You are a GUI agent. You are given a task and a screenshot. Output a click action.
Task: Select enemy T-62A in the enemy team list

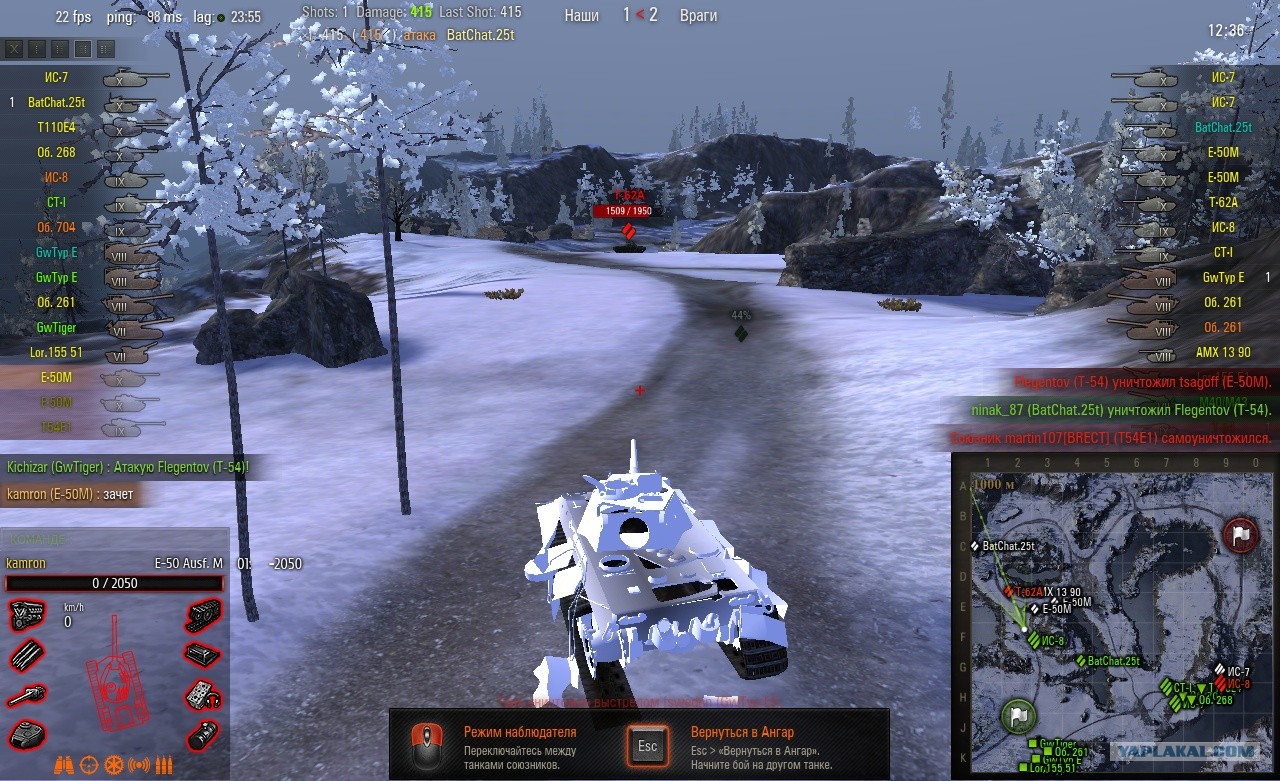(1222, 203)
